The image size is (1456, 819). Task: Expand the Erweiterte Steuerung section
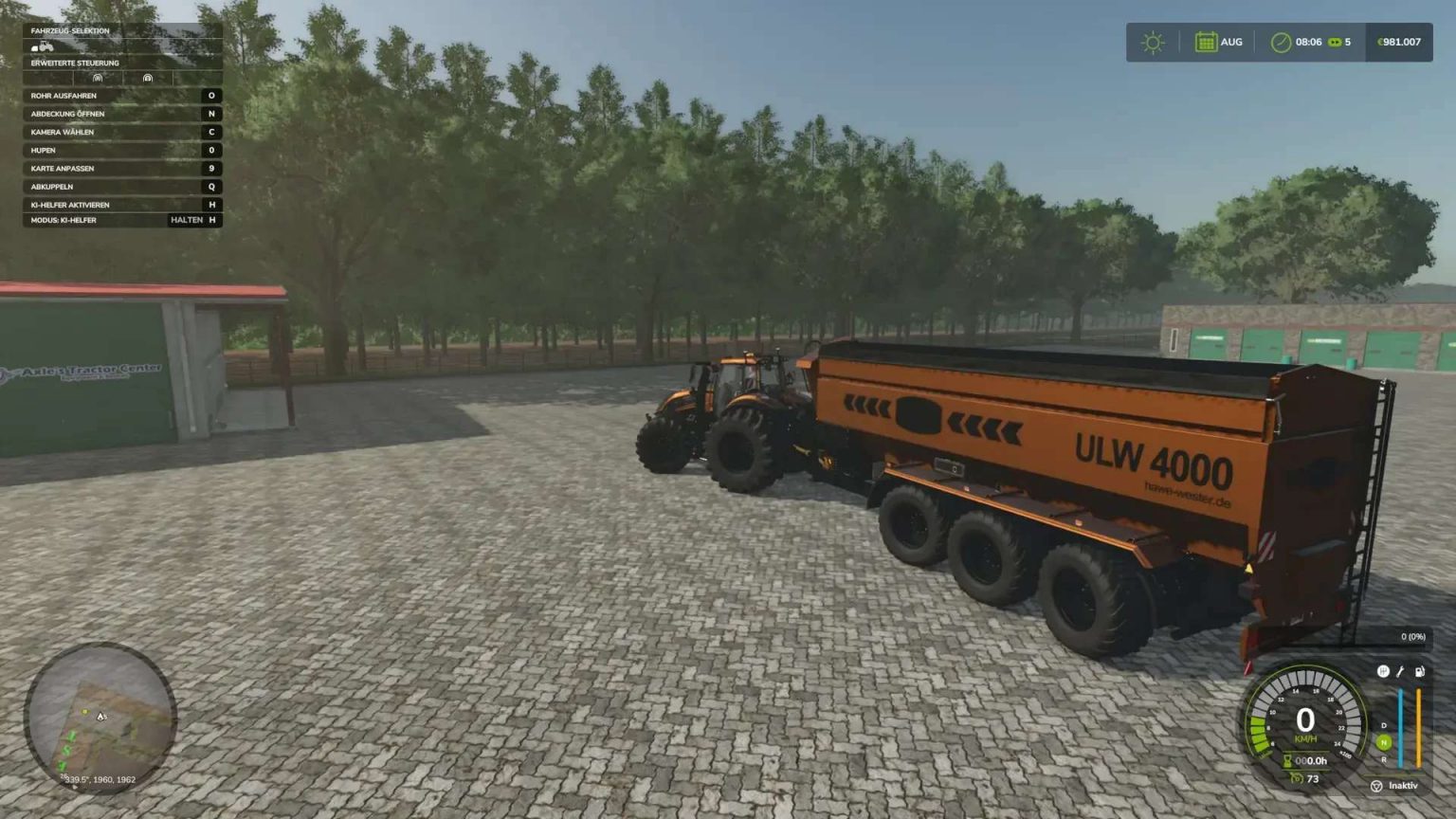point(76,63)
